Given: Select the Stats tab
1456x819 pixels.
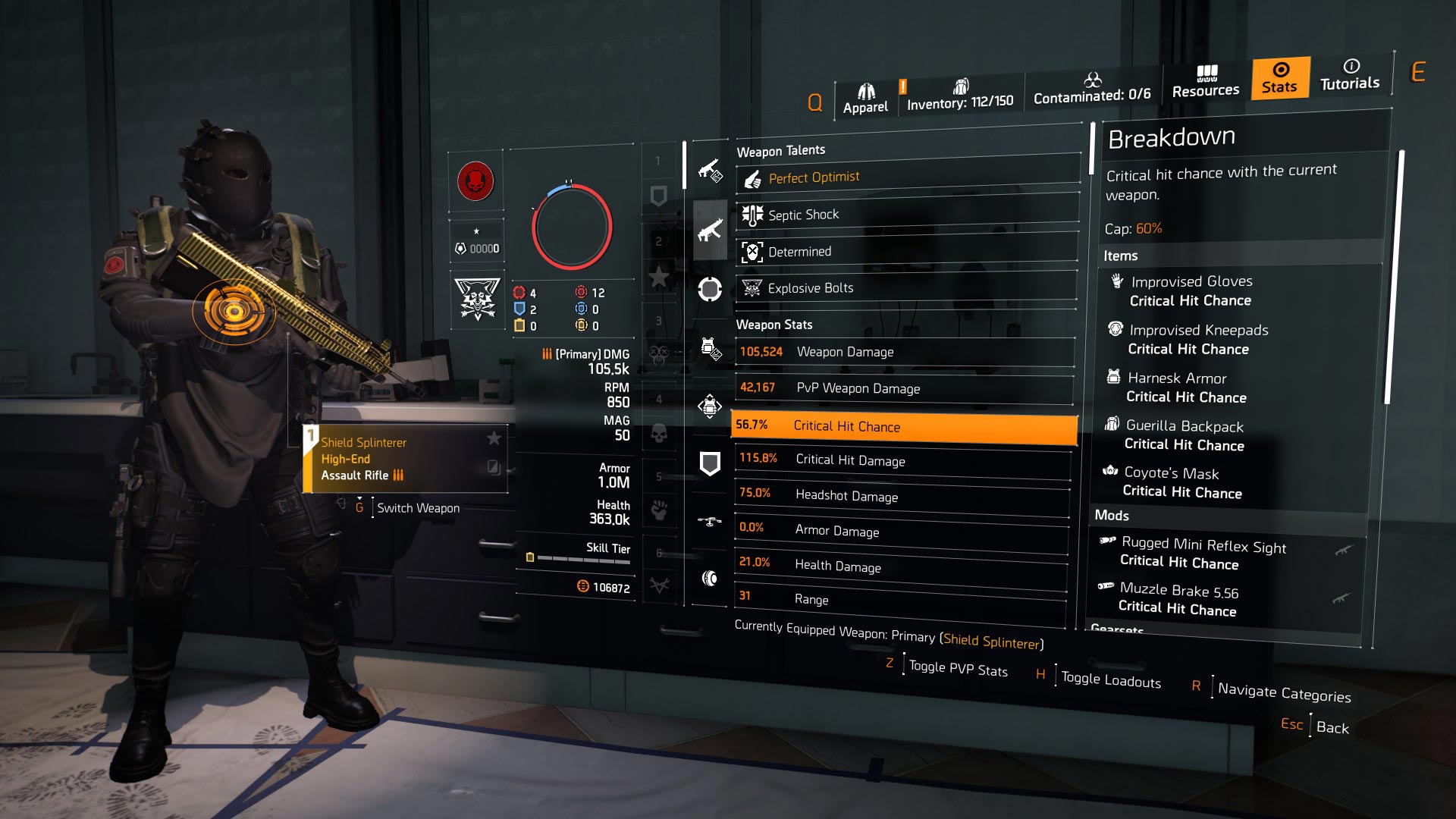Looking at the screenshot, I should coord(1280,77).
